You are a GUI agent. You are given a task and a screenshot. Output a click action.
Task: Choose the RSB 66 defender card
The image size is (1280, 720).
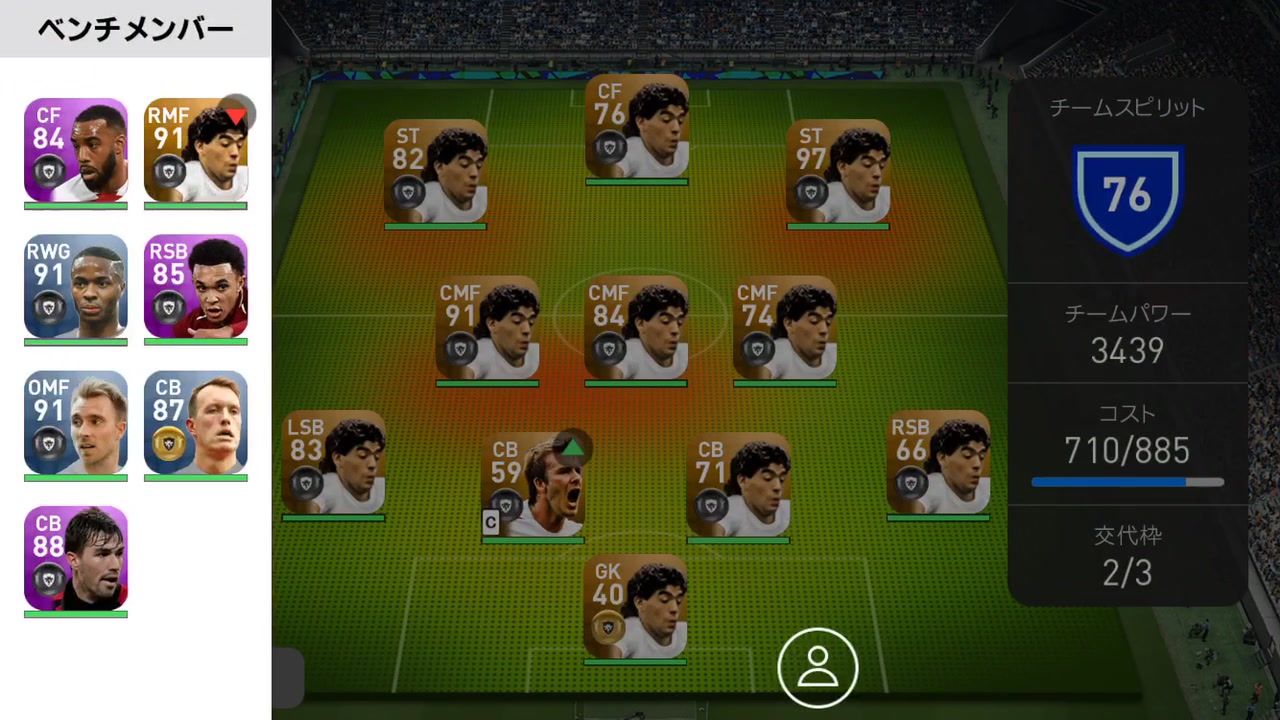(x=938, y=462)
